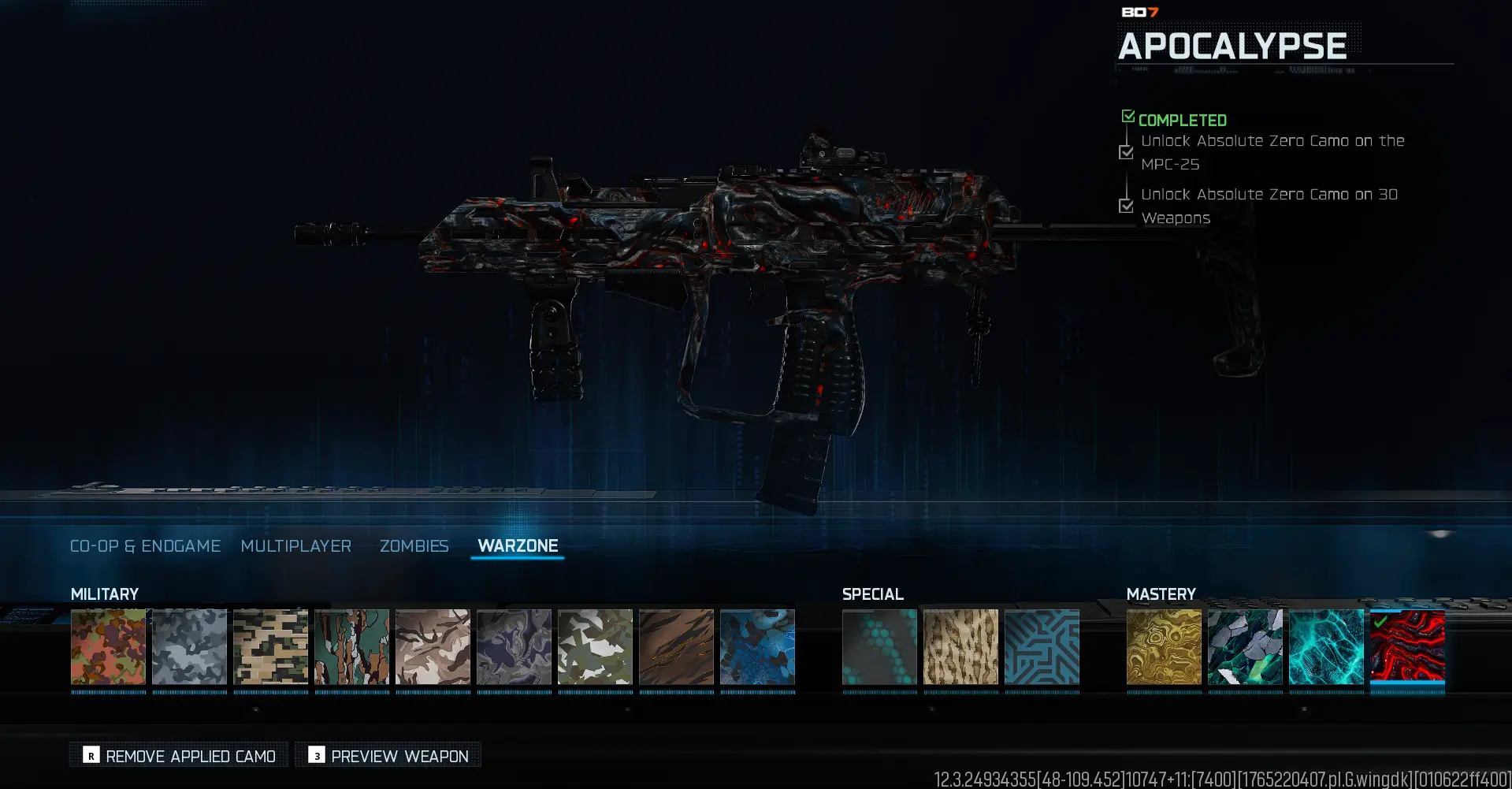Select the blue splinter camo thumbnail

pyautogui.click(x=757, y=649)
